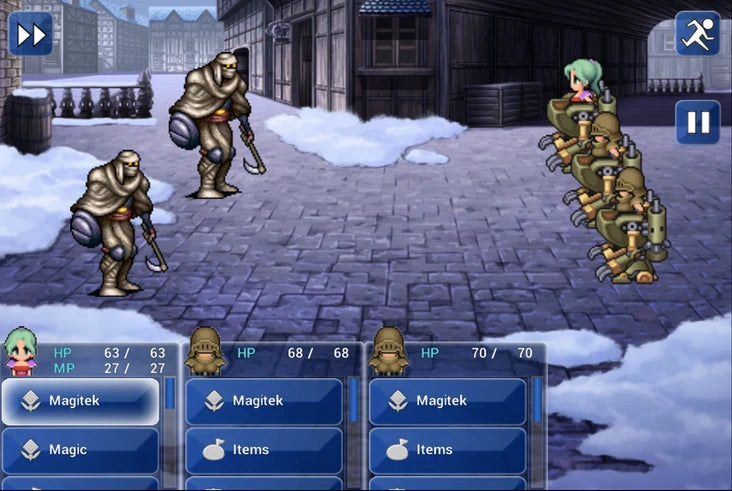Select Magitek for the 70 HP soldier
This screenshot has width=732, height=491.
[448, 401]
